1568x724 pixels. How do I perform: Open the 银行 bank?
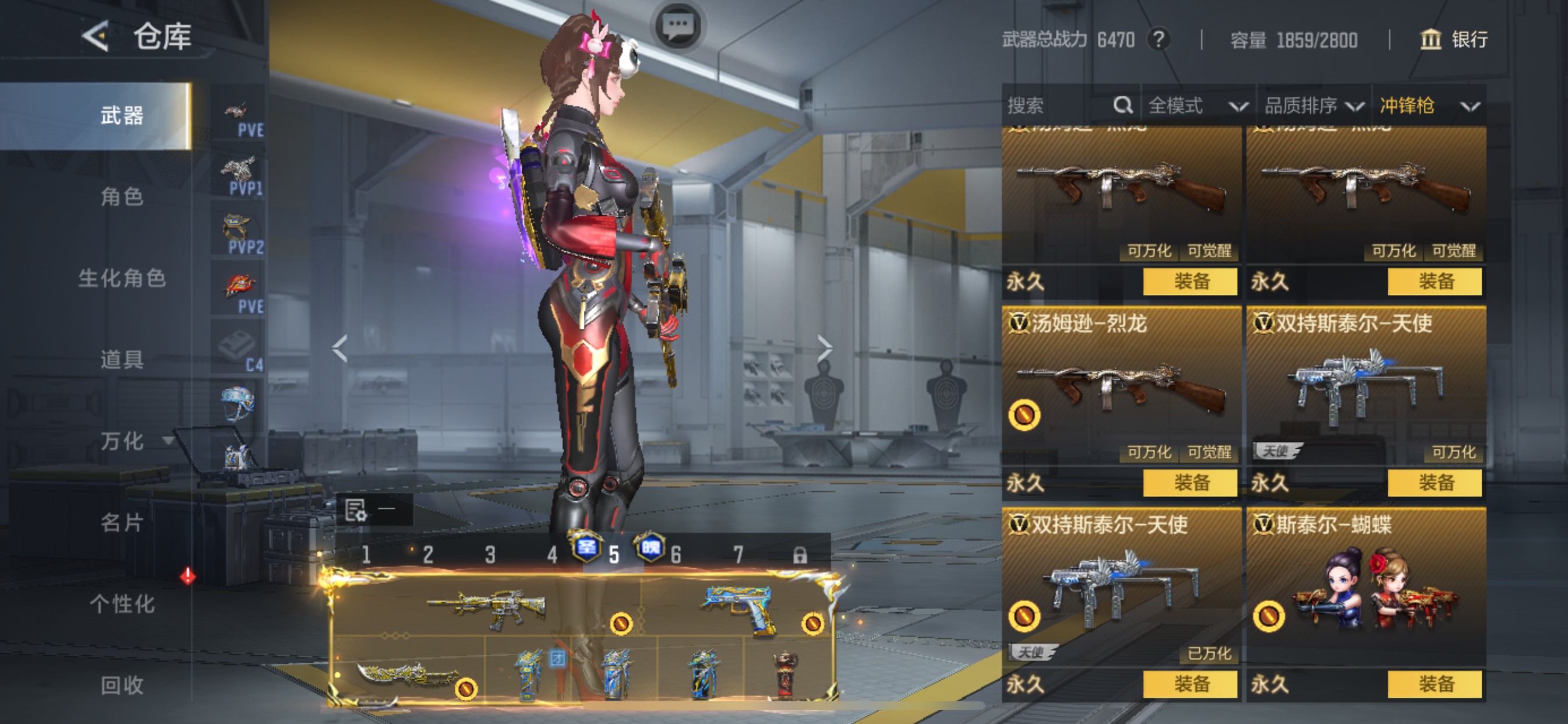(1454, 40)
